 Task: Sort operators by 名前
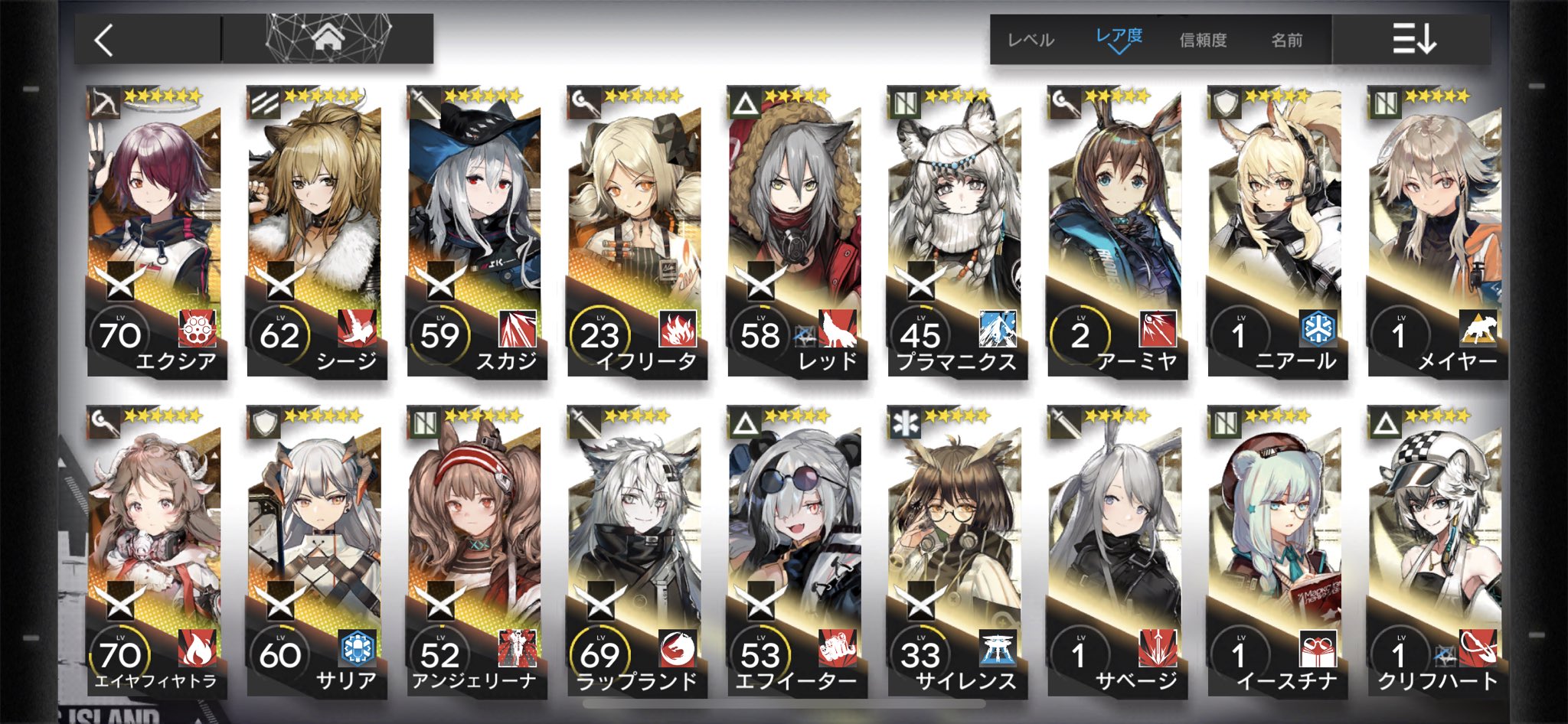pyautogui.click(x=1286, y=40)
